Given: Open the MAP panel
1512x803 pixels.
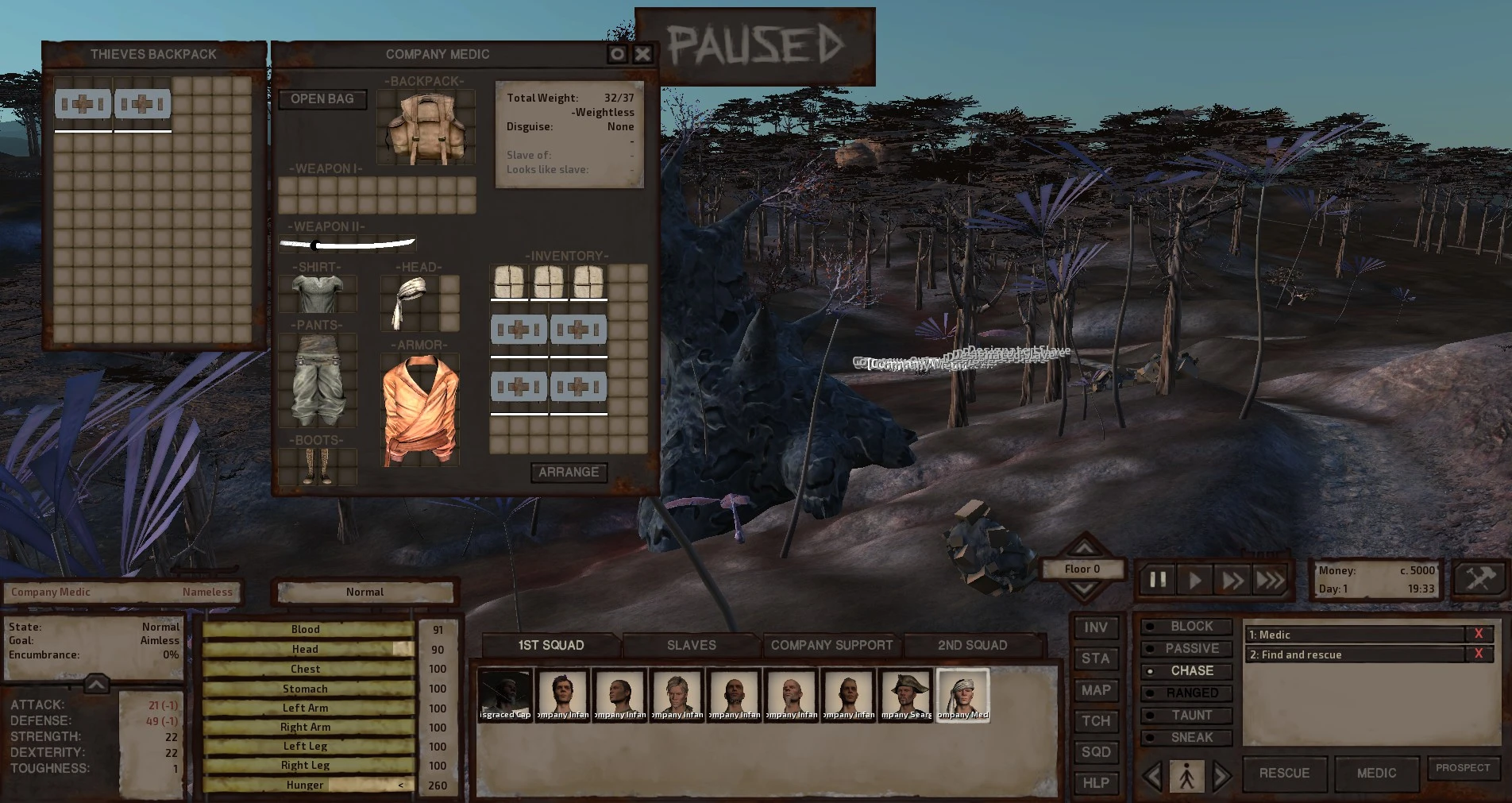Looking at the screenshot, I should 1096,690.
